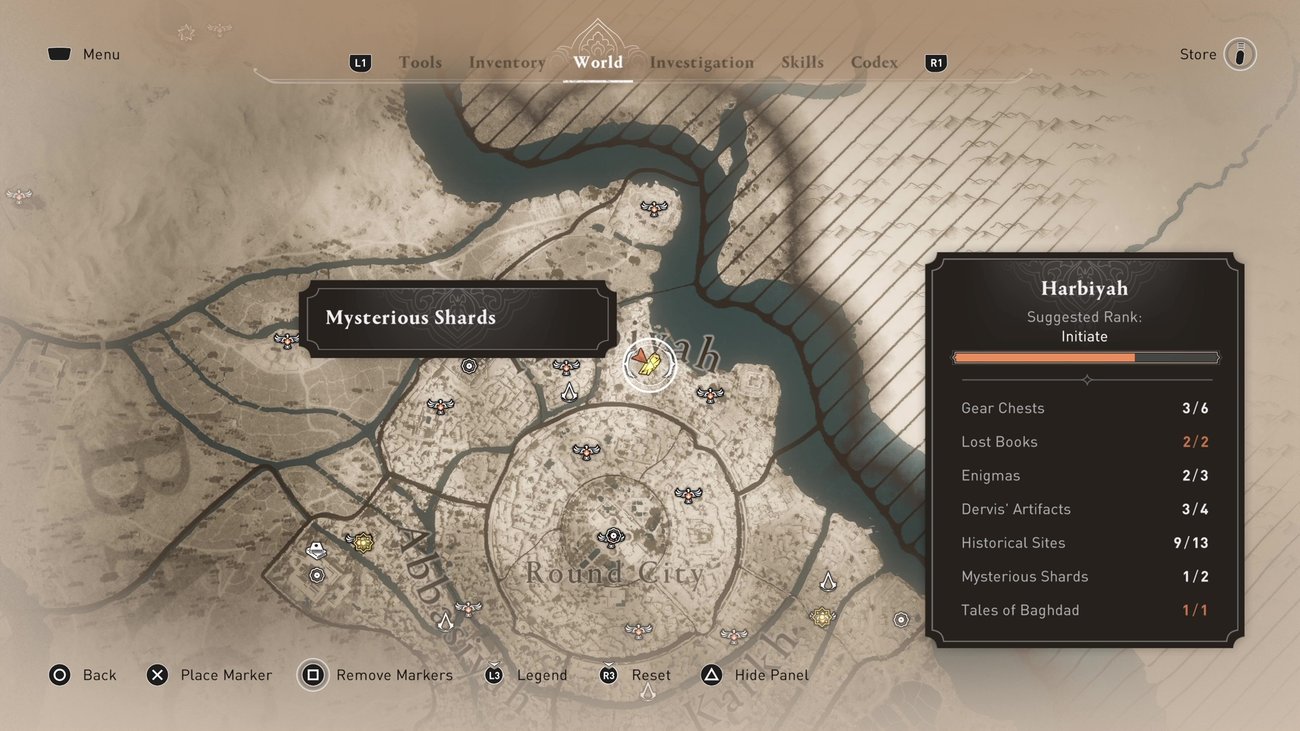Reset the map view
1300x731 pixels.
635,675
